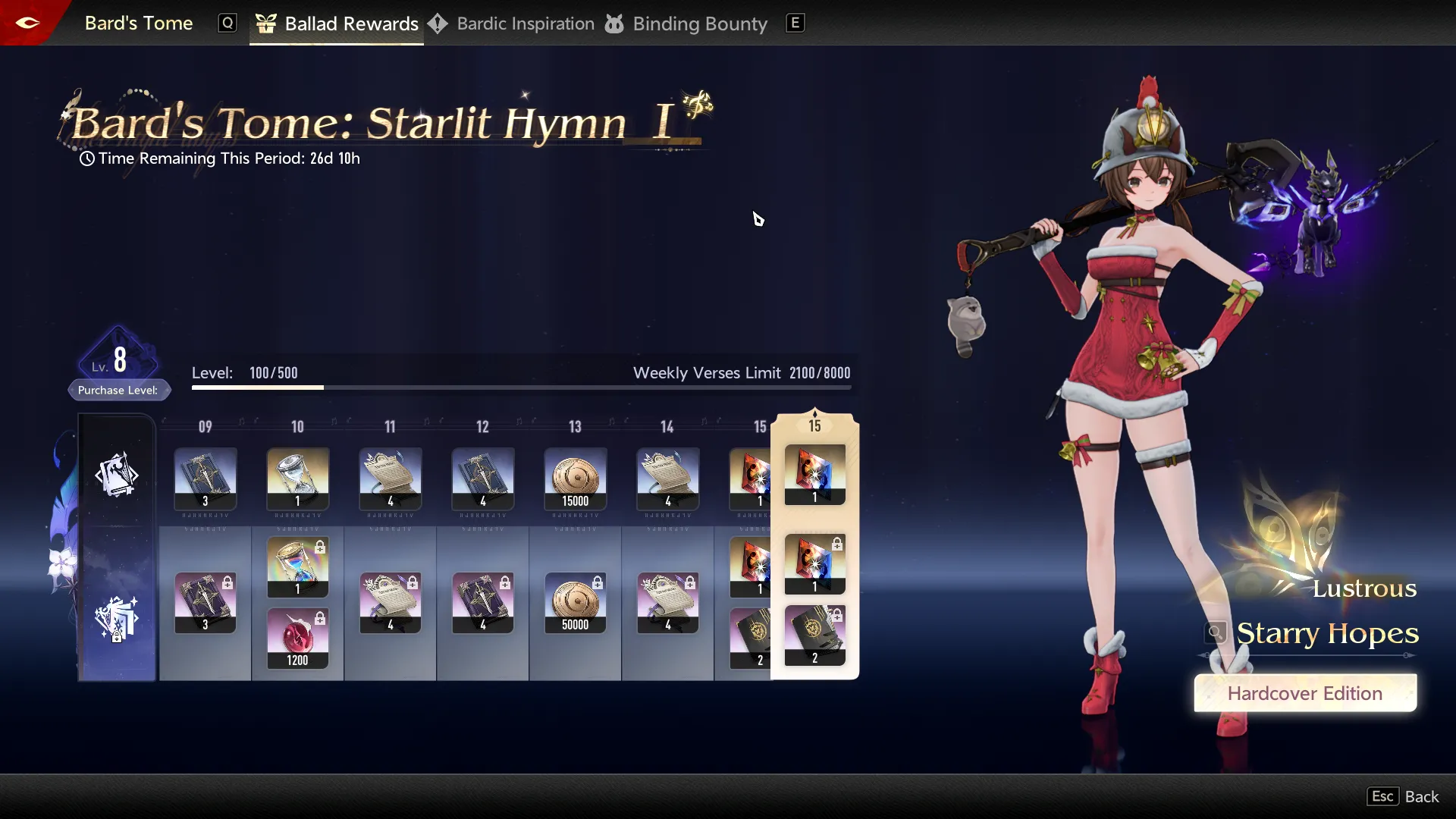1456x819 pixels.
Task: Select Back at the bottom right
Action: pyautogui.click(x=1423, y=796)
